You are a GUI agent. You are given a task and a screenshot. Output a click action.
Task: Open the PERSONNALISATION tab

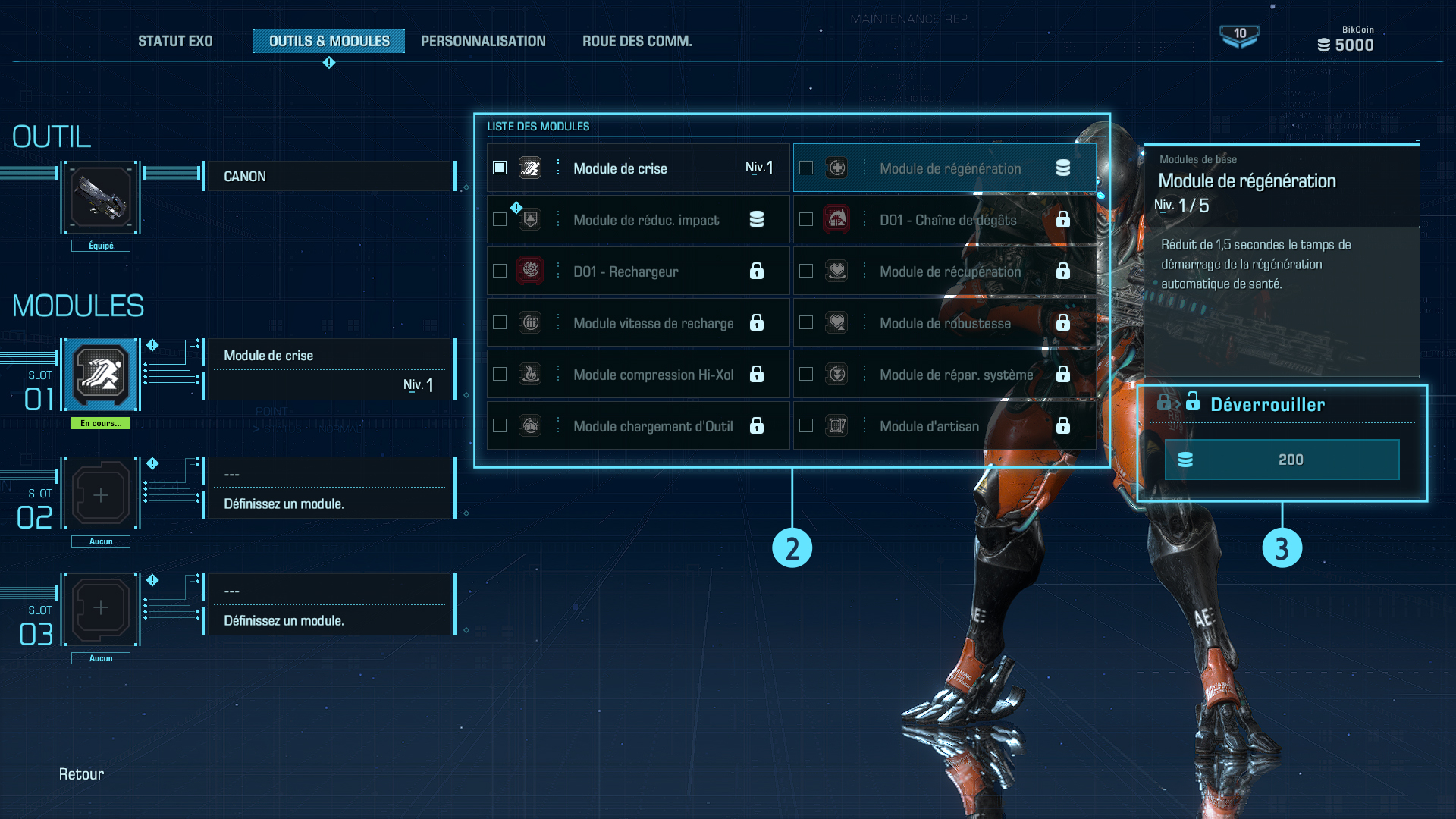coord(483,41)
